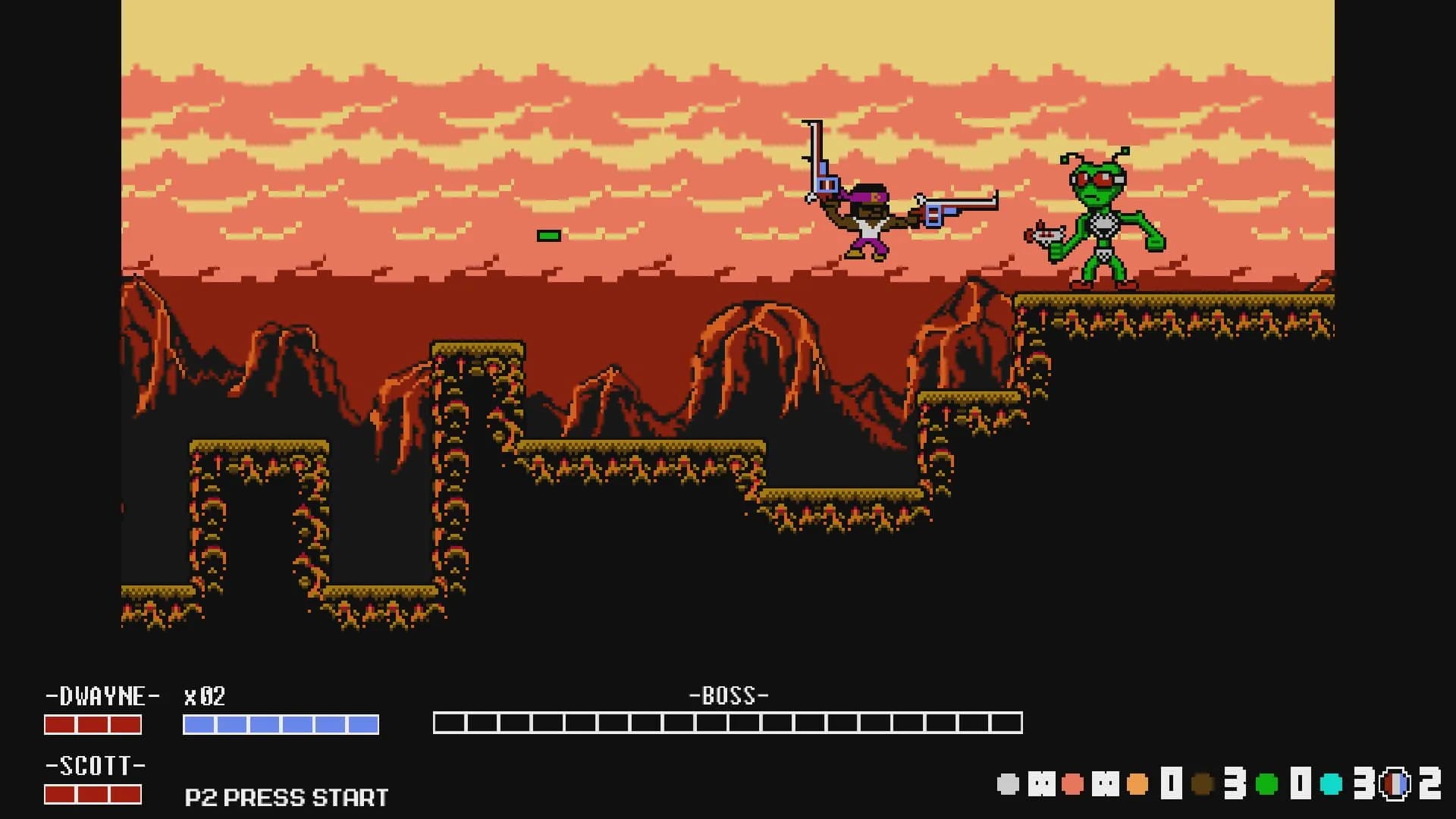
Task: Click the green orb collectible icon
Action: pyautogui.click(x=1266, y=783)
